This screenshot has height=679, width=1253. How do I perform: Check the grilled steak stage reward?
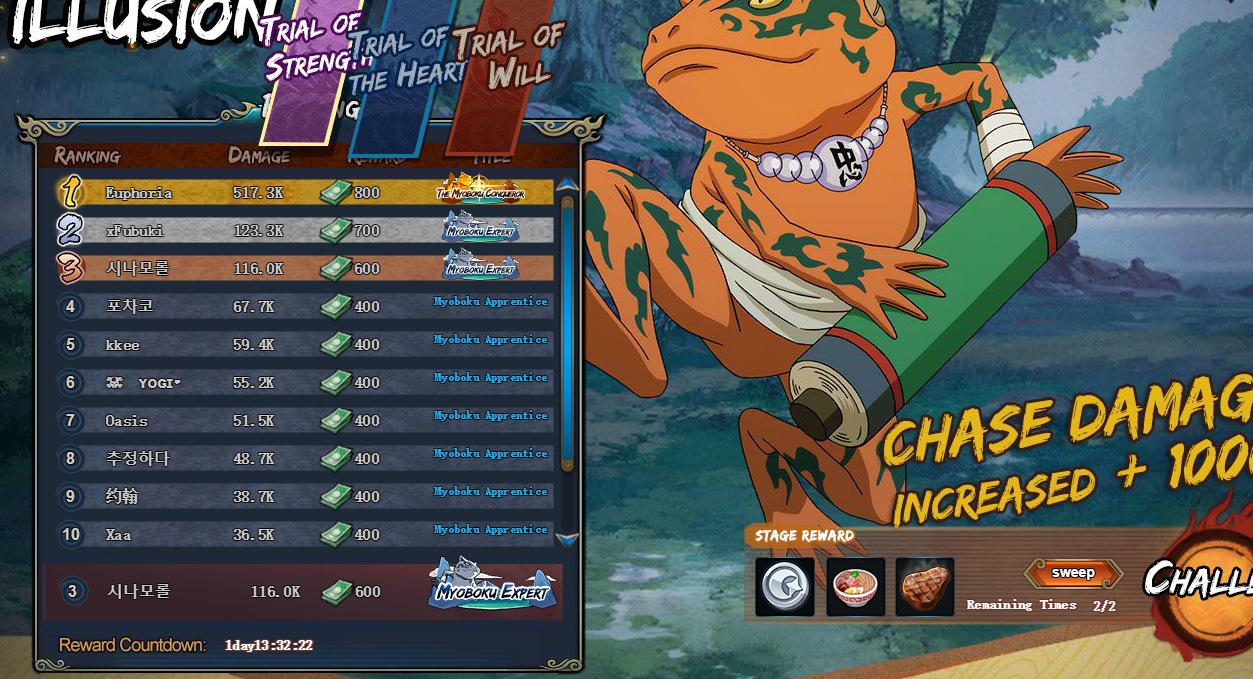pos(924,587)
